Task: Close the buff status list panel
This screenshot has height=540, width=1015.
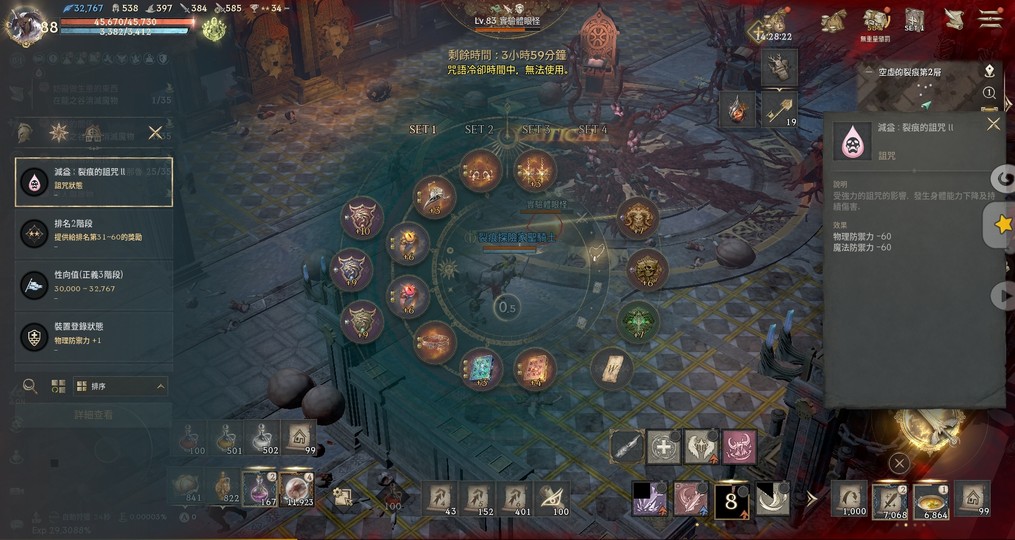Action: tap(155, 132)
